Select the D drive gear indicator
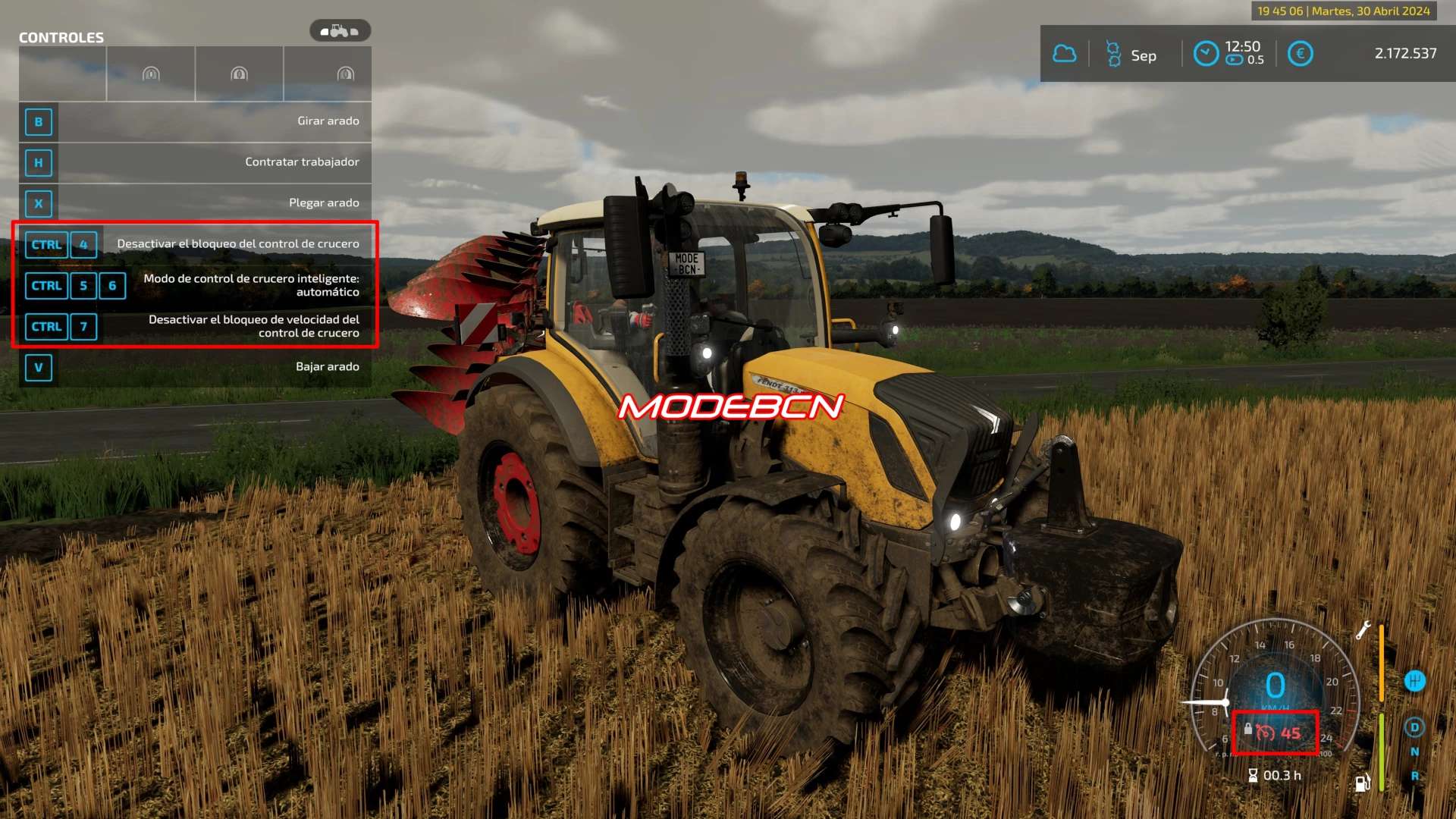This screenshot has width=1456, height=819. 1414,727
